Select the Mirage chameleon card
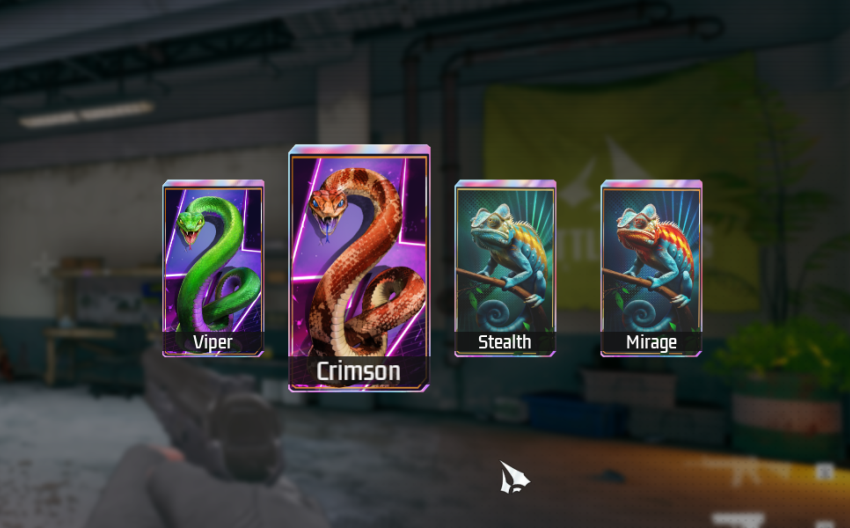850x528 pixels. (651, 268)
